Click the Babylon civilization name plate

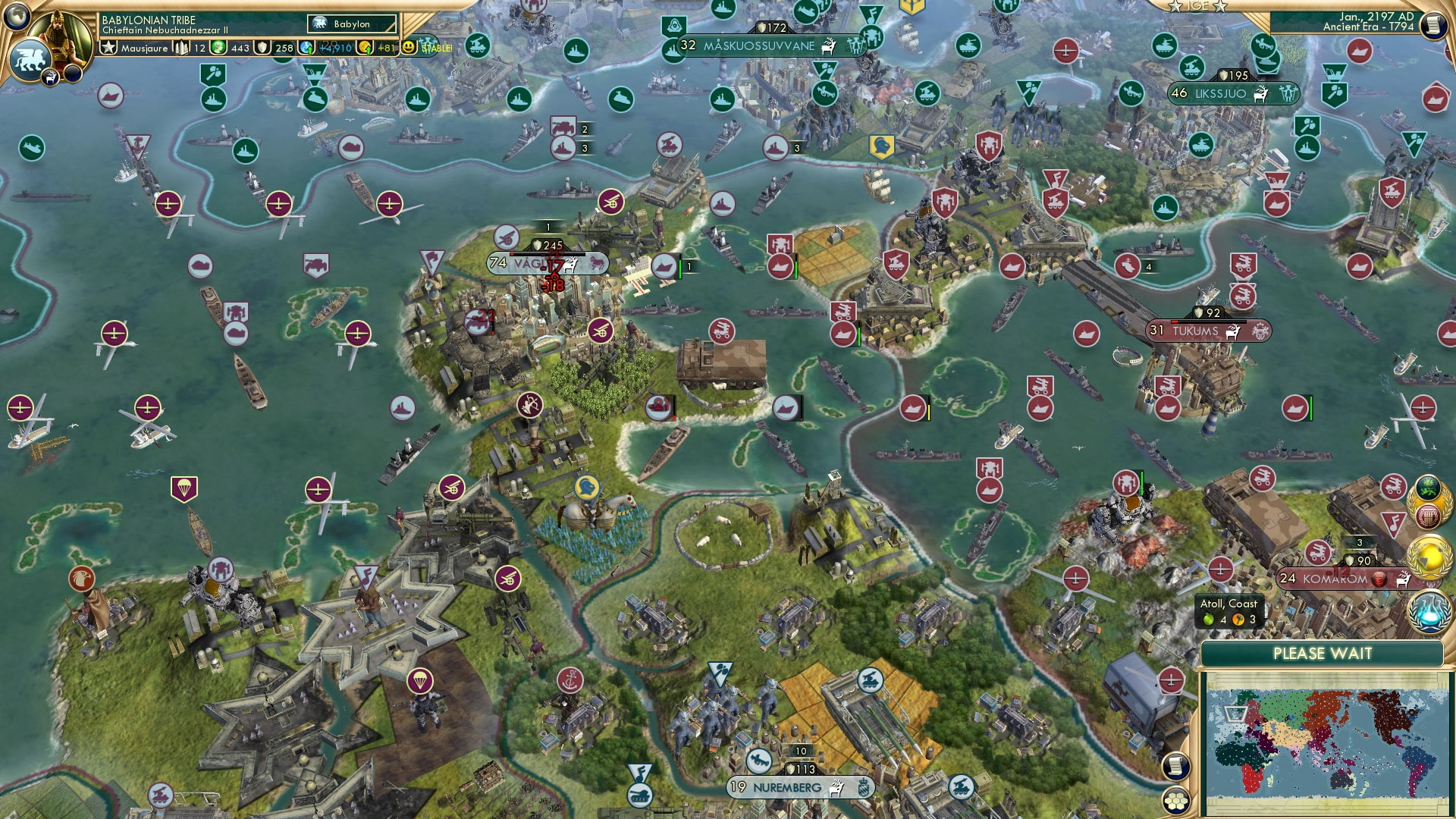click(x=353, y=24)
